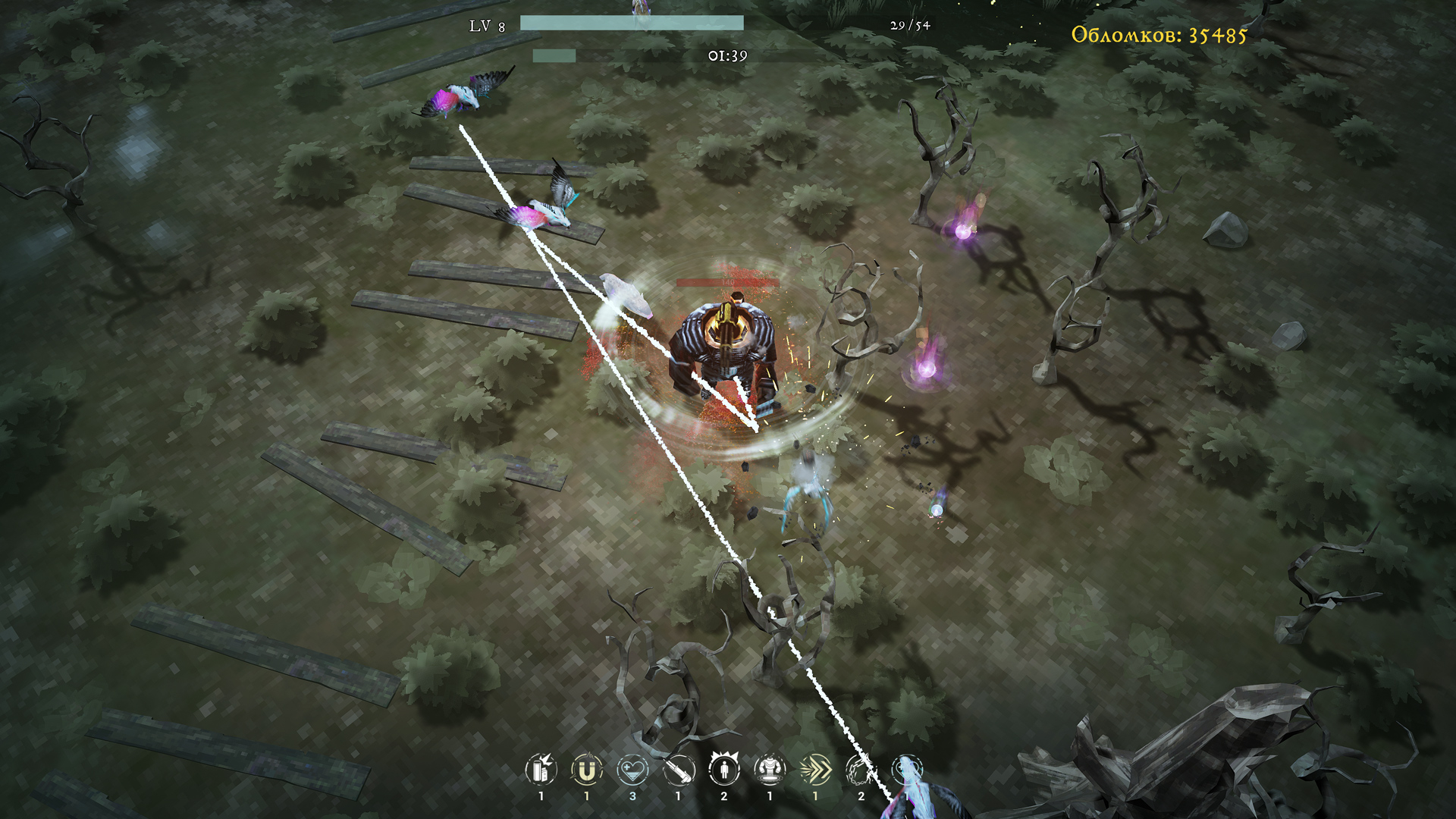Choose the gun barrel weapon icon

click(x=679, y=770)
